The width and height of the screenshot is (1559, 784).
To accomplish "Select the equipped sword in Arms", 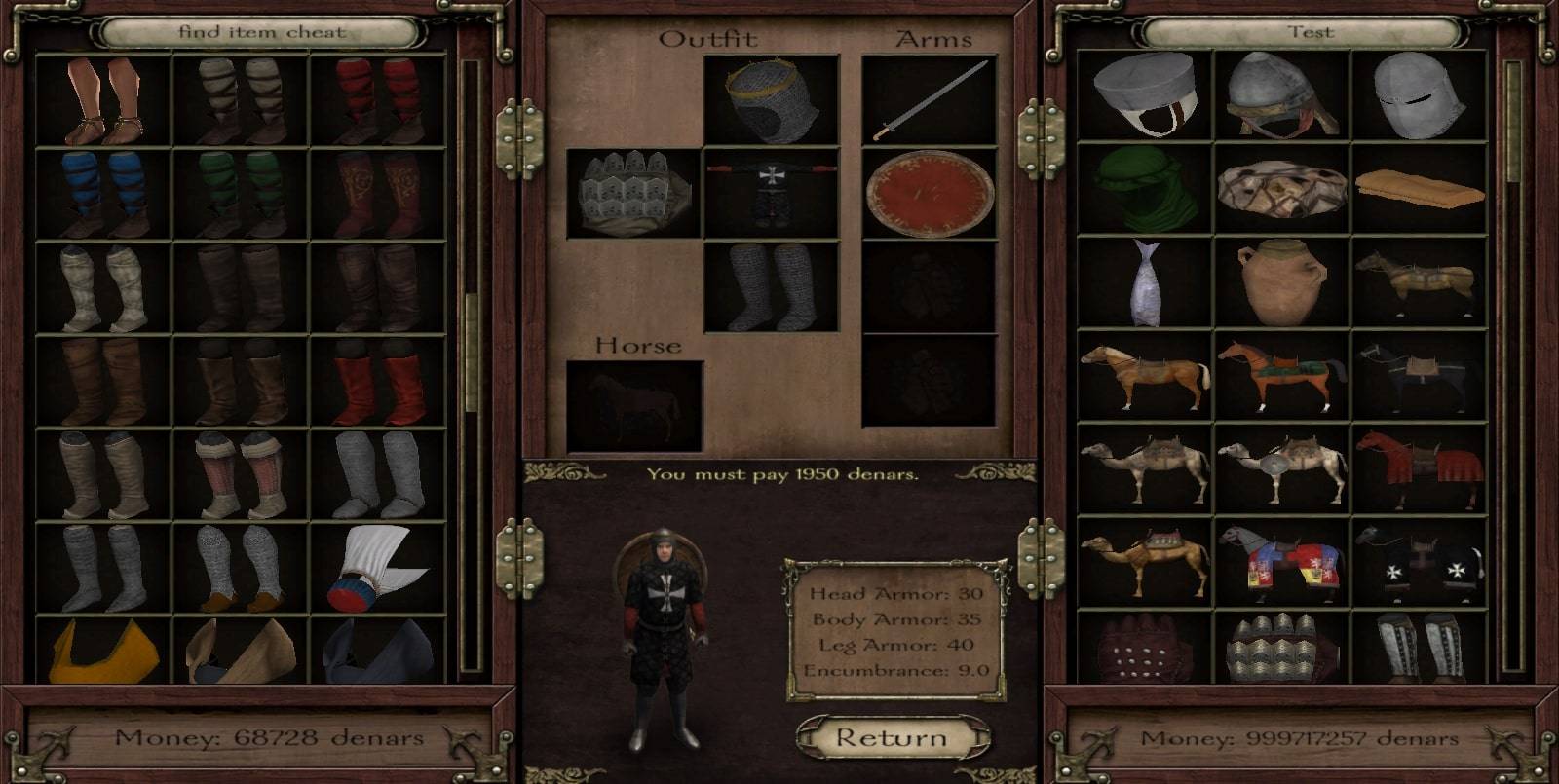I will coord(930,100).
